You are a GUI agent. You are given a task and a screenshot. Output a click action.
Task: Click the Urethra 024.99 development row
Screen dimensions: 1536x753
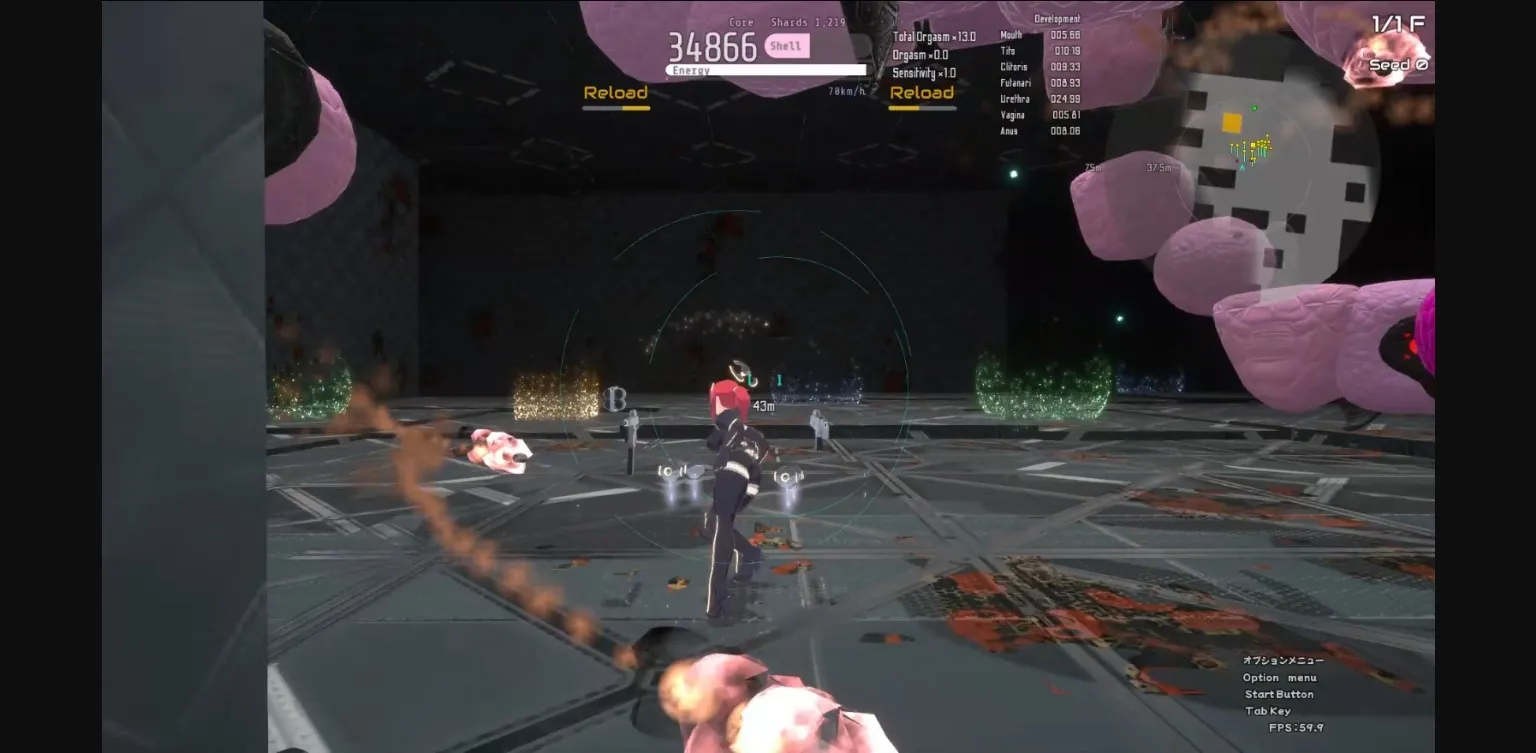[x=1040, y=98]
